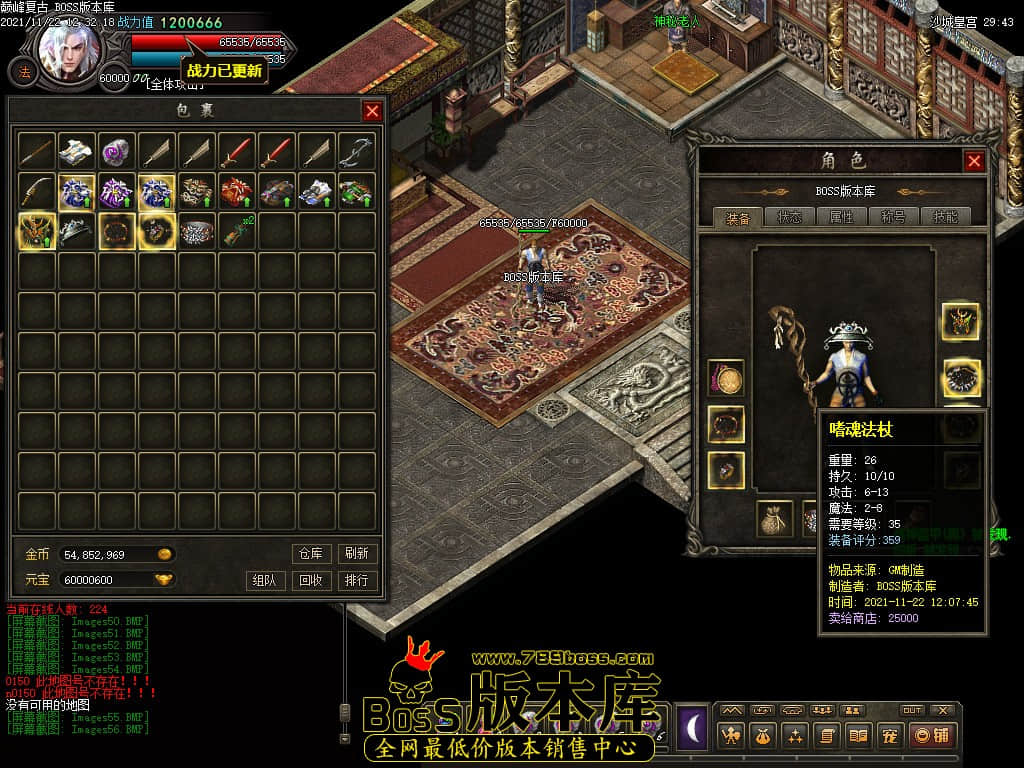Image resolution: width=1024 pixels, height=768 pixels.
Task: Show the 排行 rankings
Action: [x=357, y=580]
